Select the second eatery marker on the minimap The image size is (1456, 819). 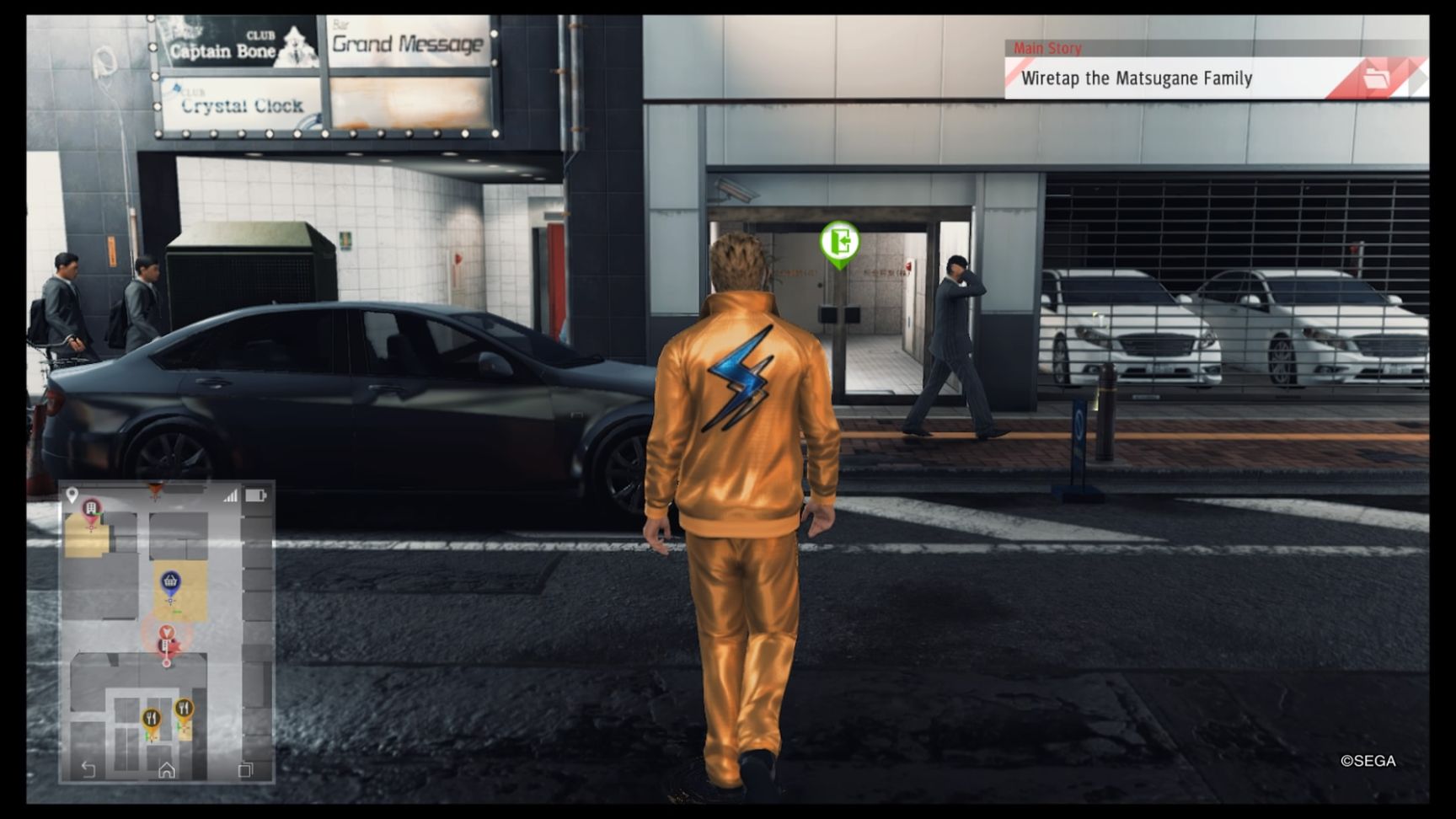[184, 708]
